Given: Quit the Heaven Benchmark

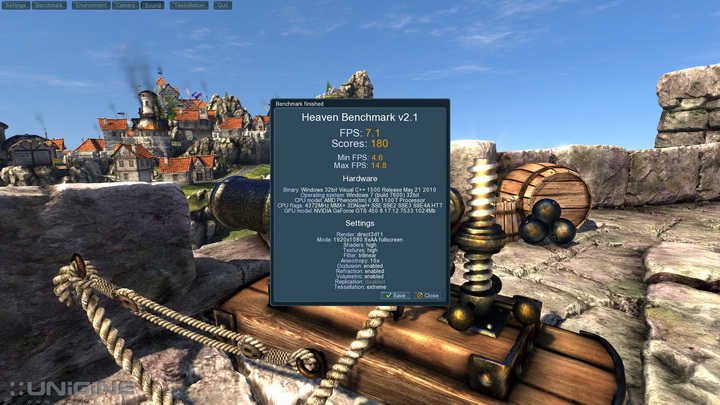Looking at the screenshot, I should [x=222, y=5].
